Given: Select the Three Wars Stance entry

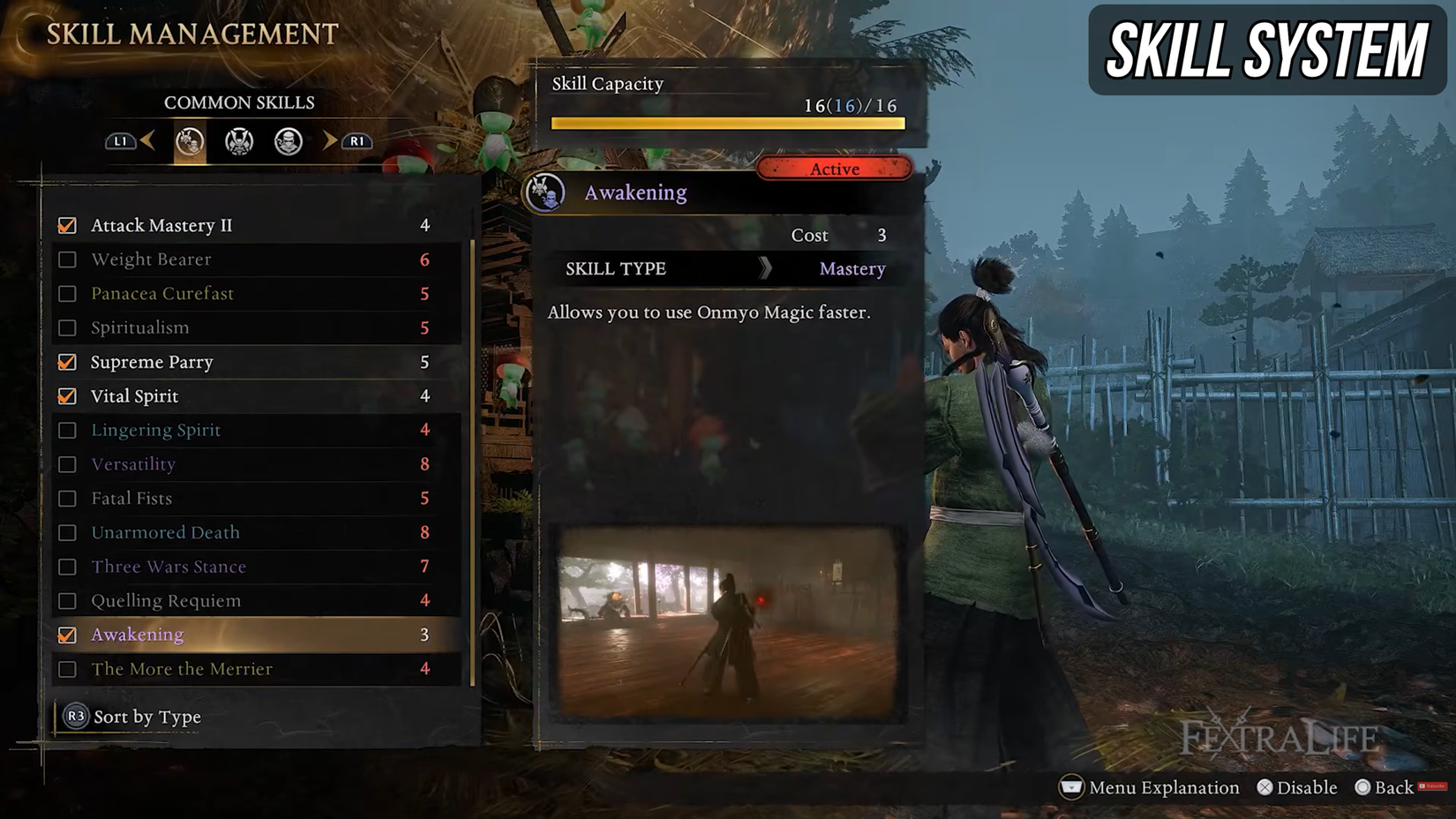Looking at the screenshot, I should tap(168, 567).
